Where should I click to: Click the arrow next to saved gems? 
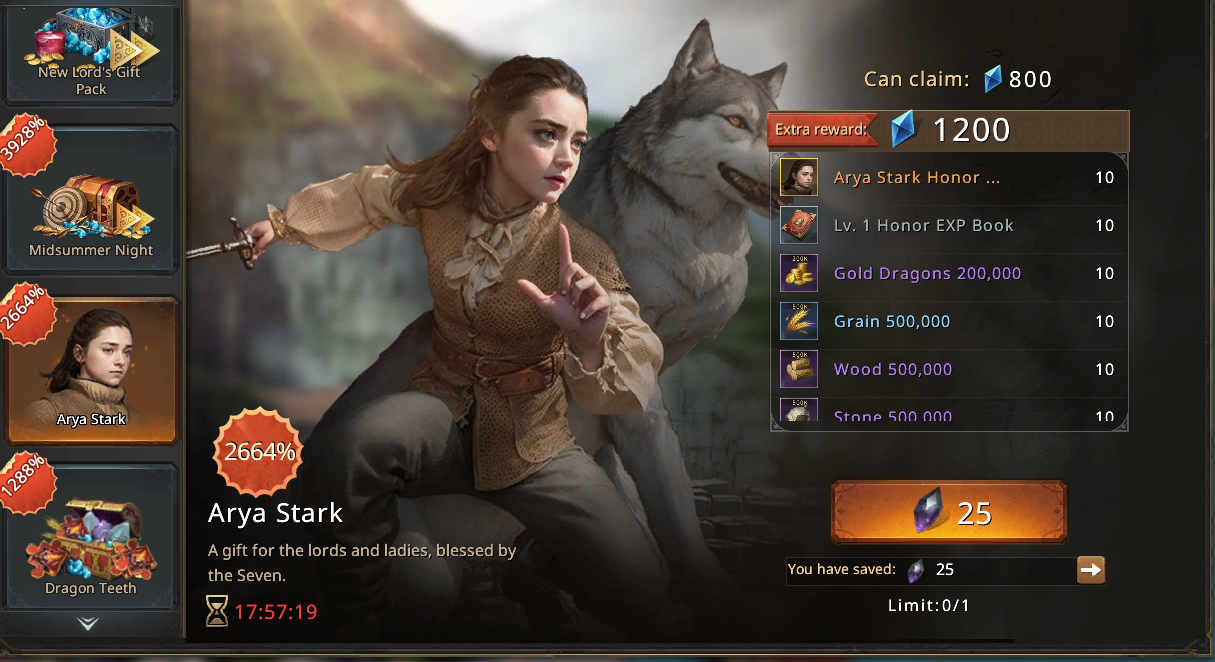click(1090, 570)
